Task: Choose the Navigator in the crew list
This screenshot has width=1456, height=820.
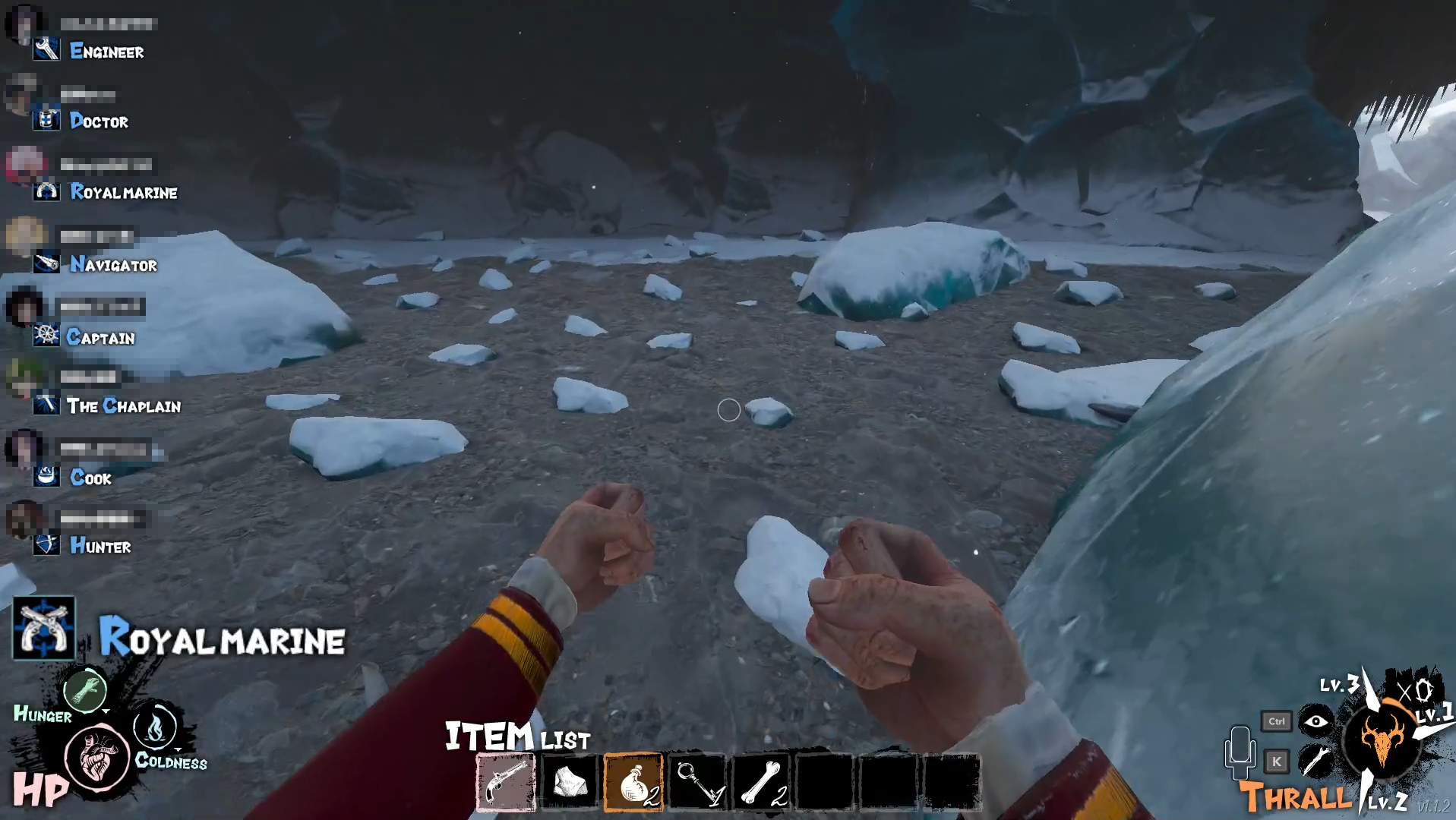Action: coord(112,265)
